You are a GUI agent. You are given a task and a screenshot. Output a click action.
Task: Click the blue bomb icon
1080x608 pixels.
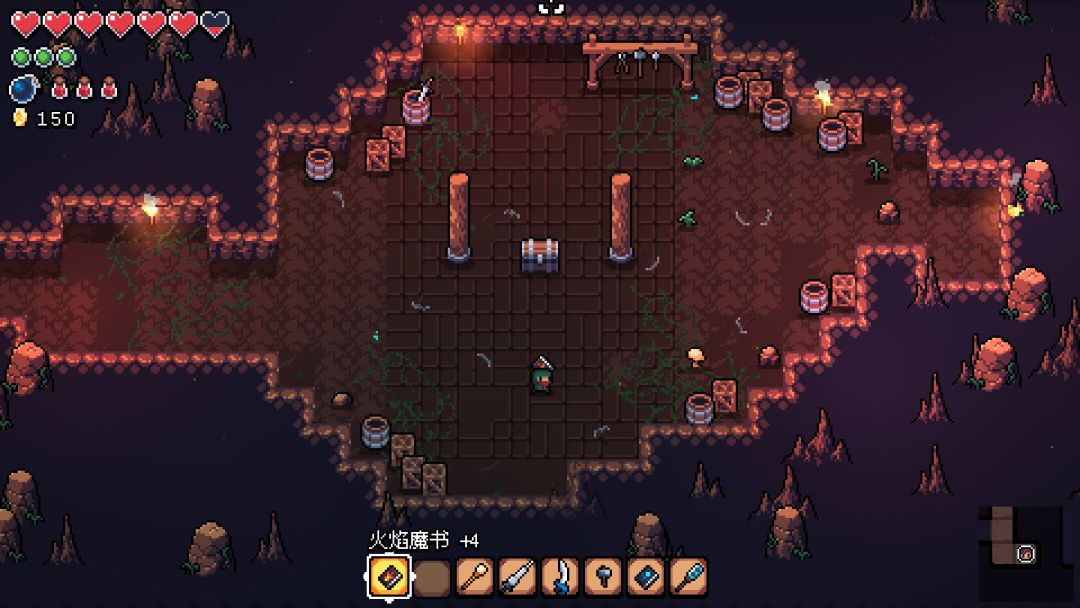(x=22, y=89)
